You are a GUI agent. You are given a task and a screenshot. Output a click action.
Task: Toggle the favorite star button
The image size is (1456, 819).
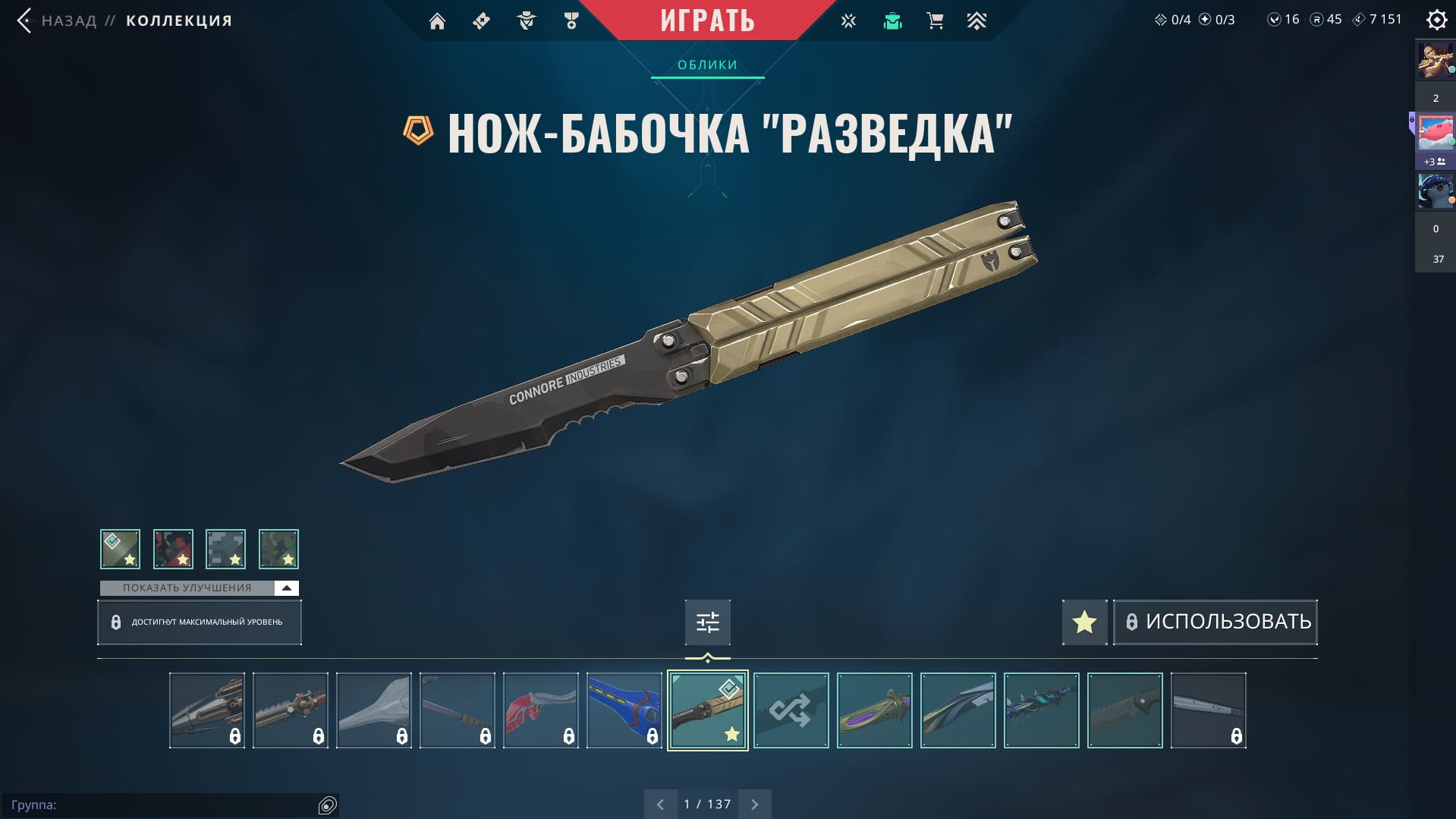(1084, 622)
